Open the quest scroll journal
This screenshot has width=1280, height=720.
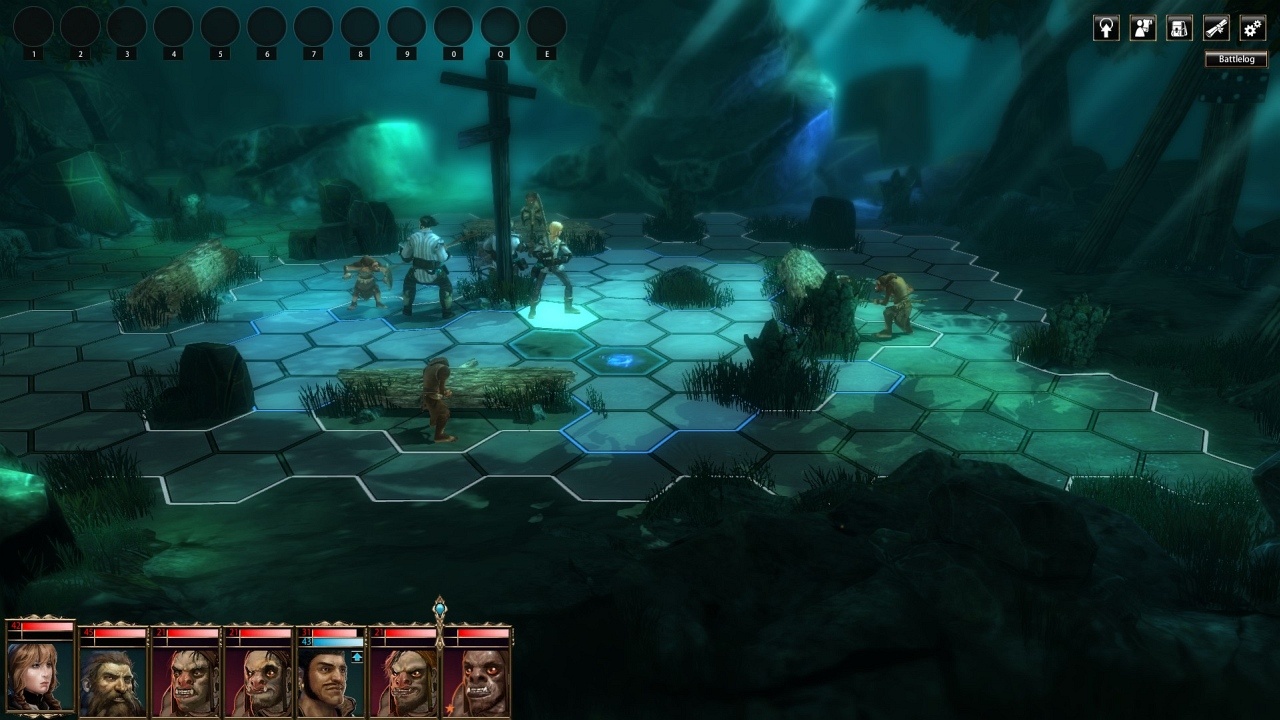click(1216, 28)
